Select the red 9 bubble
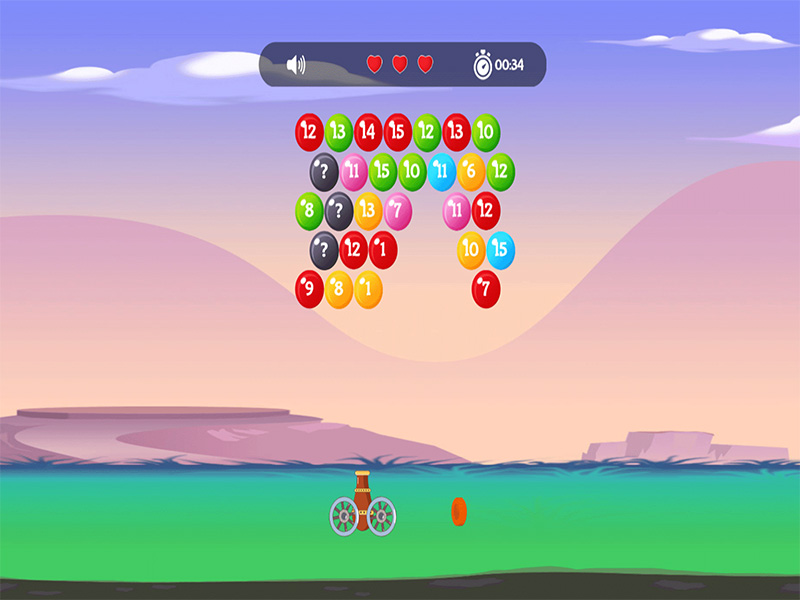Image resolution: width=800 pixels, height=600 pixels. coord(309,290)
